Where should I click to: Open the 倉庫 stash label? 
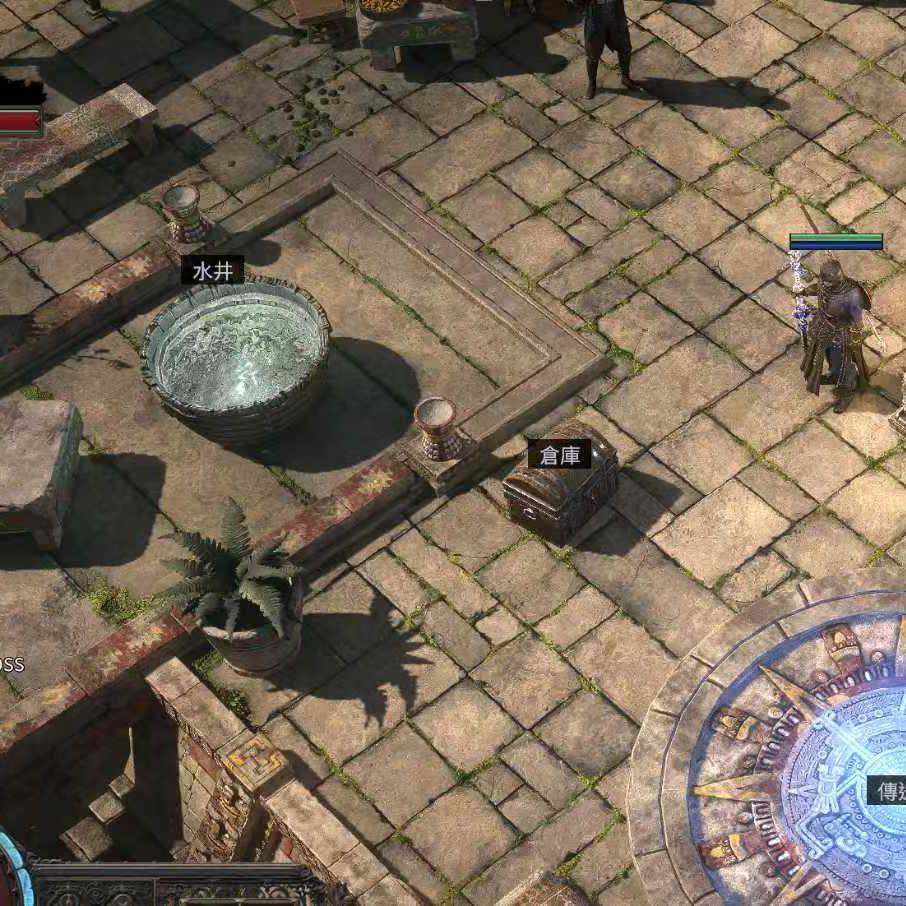click(559, 454)
